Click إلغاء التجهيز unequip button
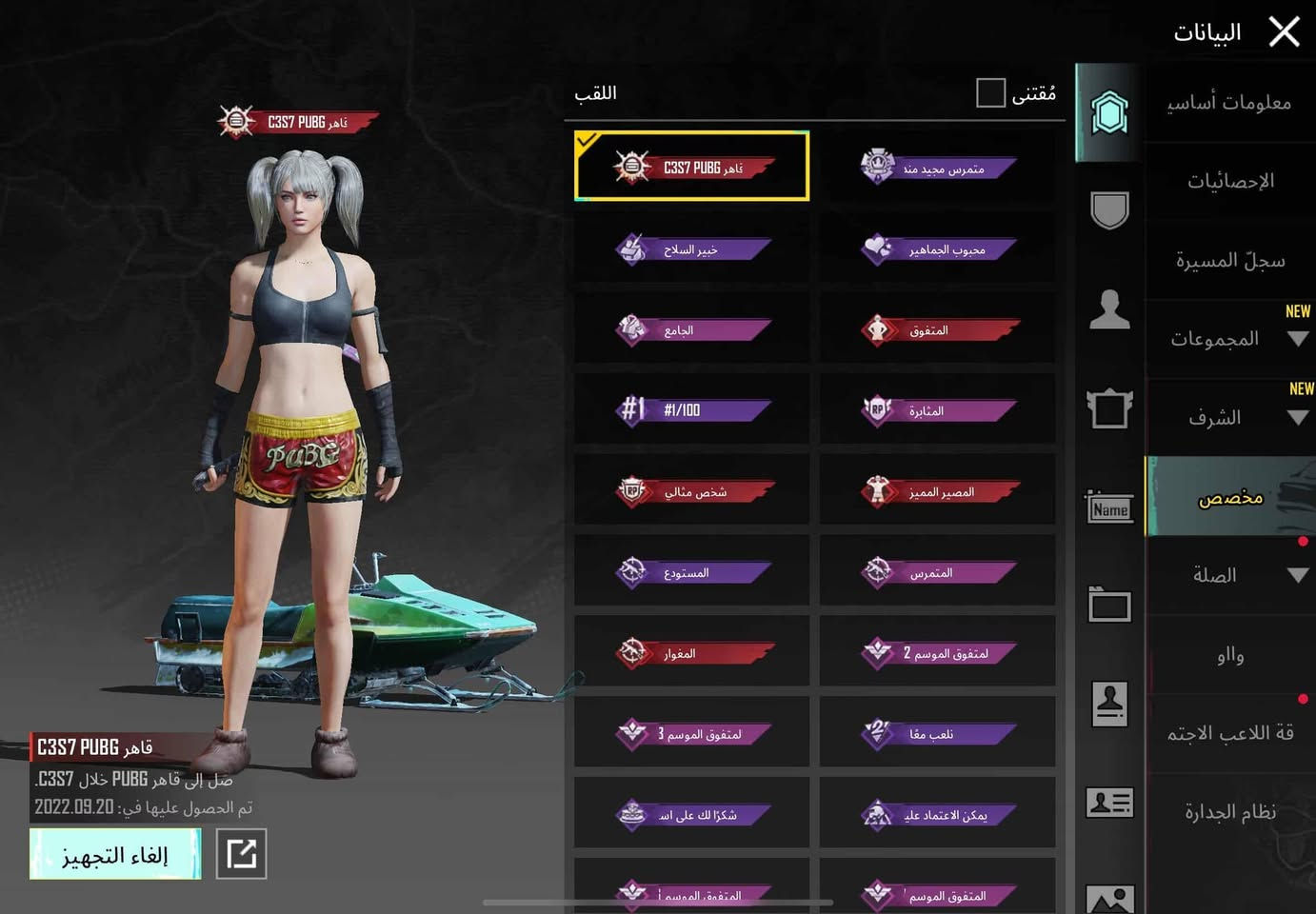The image size is (1316, 914). 115,854
